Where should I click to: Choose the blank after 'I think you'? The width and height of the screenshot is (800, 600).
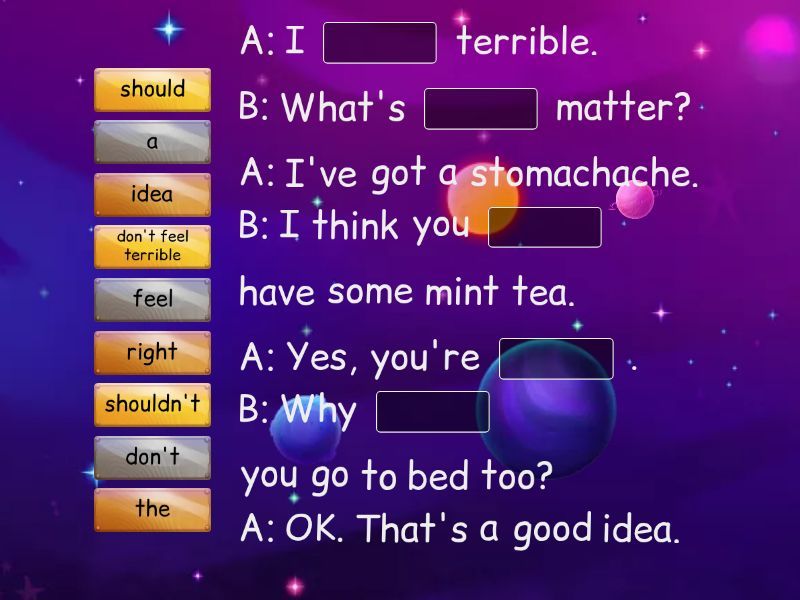coord(544,227)
